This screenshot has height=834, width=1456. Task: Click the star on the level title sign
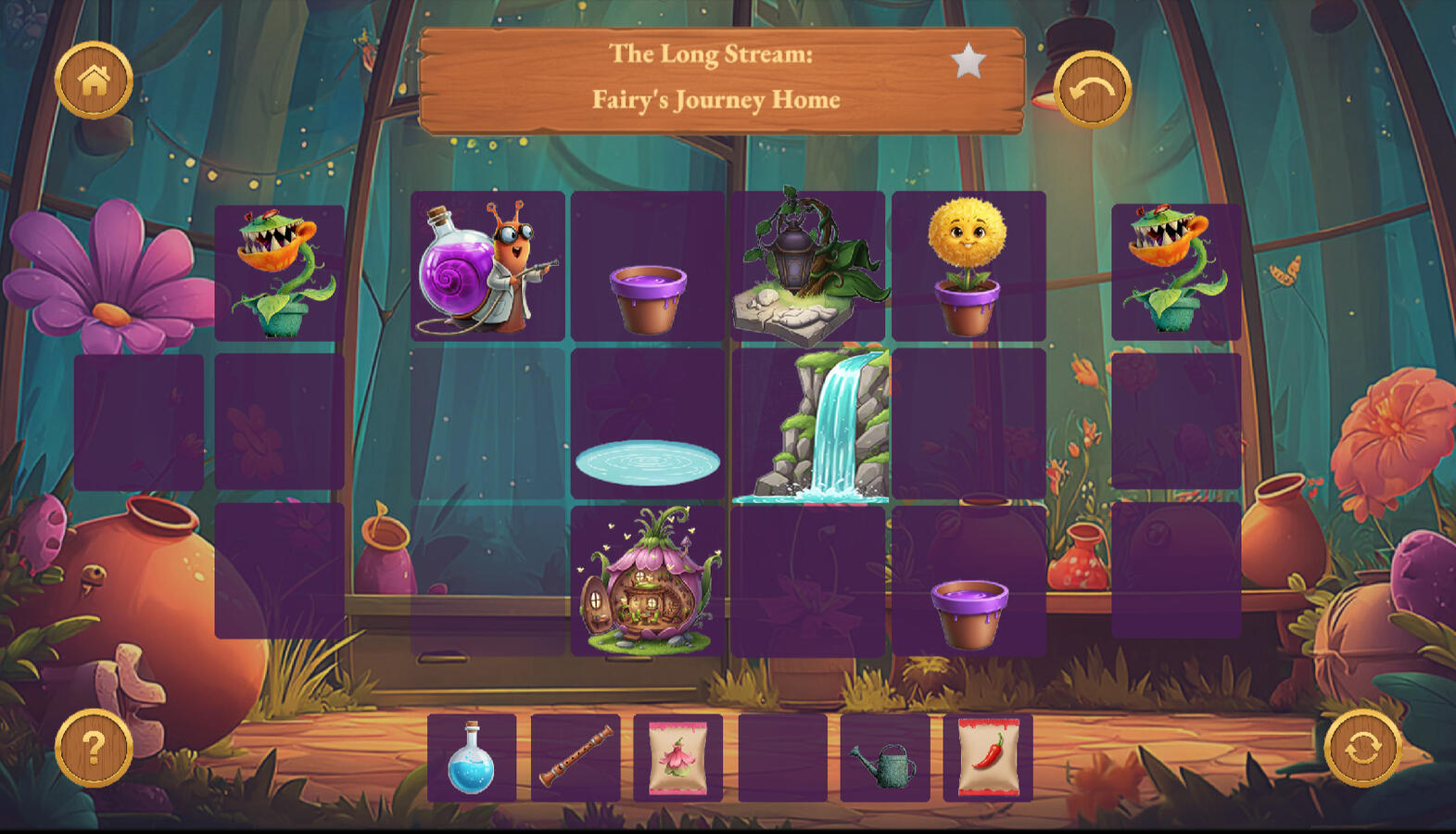968,62
